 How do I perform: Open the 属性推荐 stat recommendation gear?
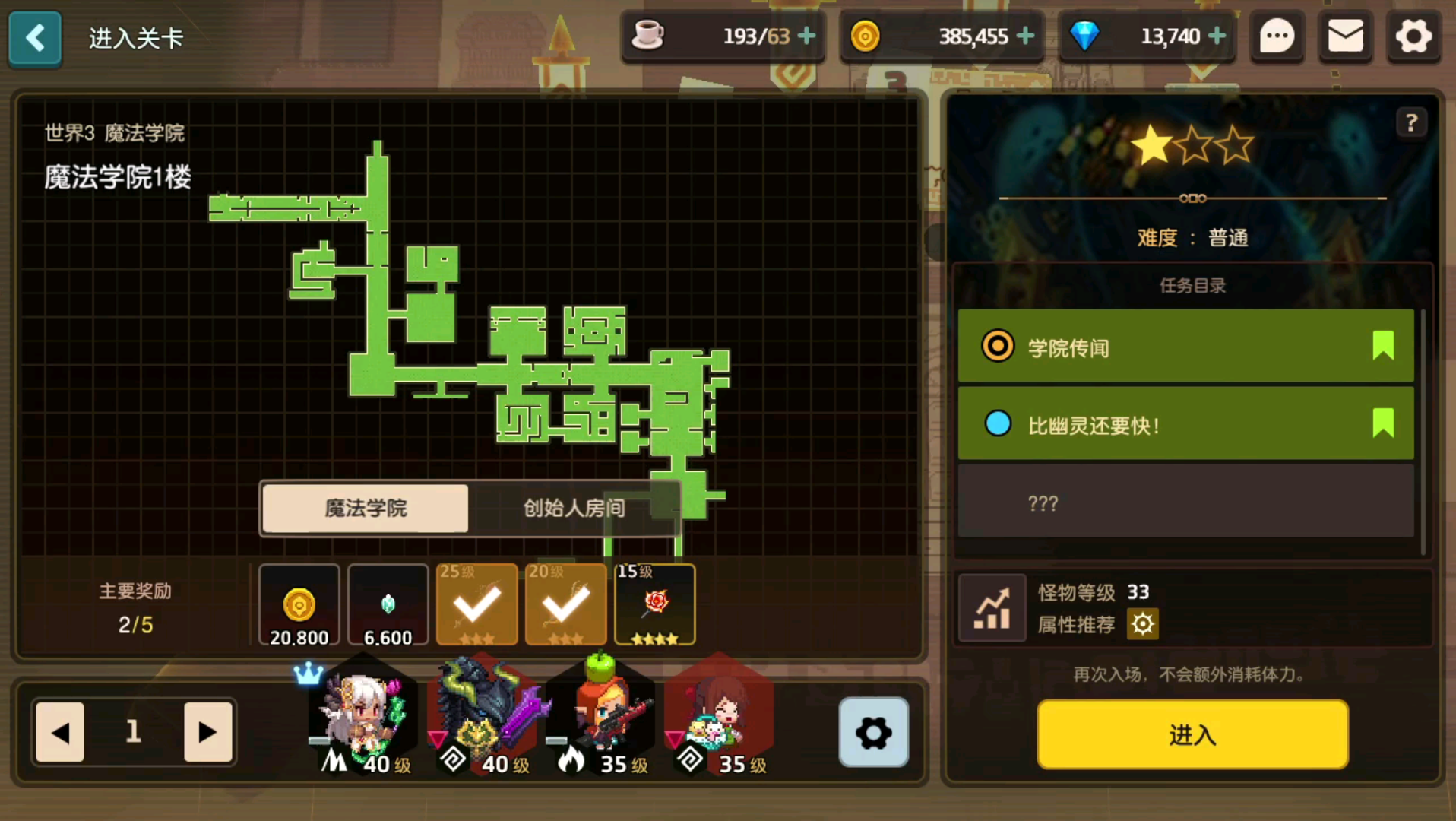pyautogui.click(x=1142, y=623)
